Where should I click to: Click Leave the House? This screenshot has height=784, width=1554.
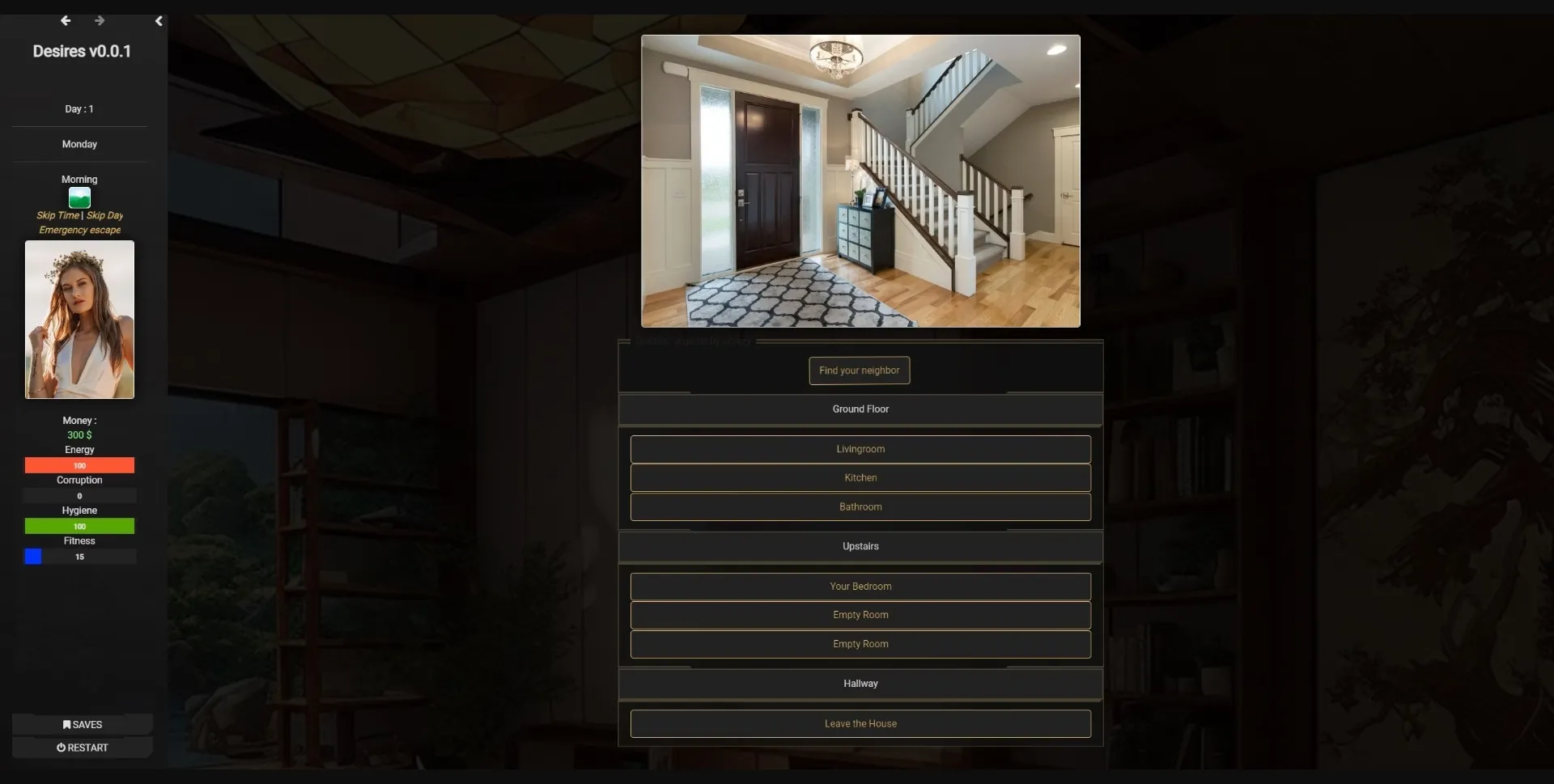click(x=860, y=723)
